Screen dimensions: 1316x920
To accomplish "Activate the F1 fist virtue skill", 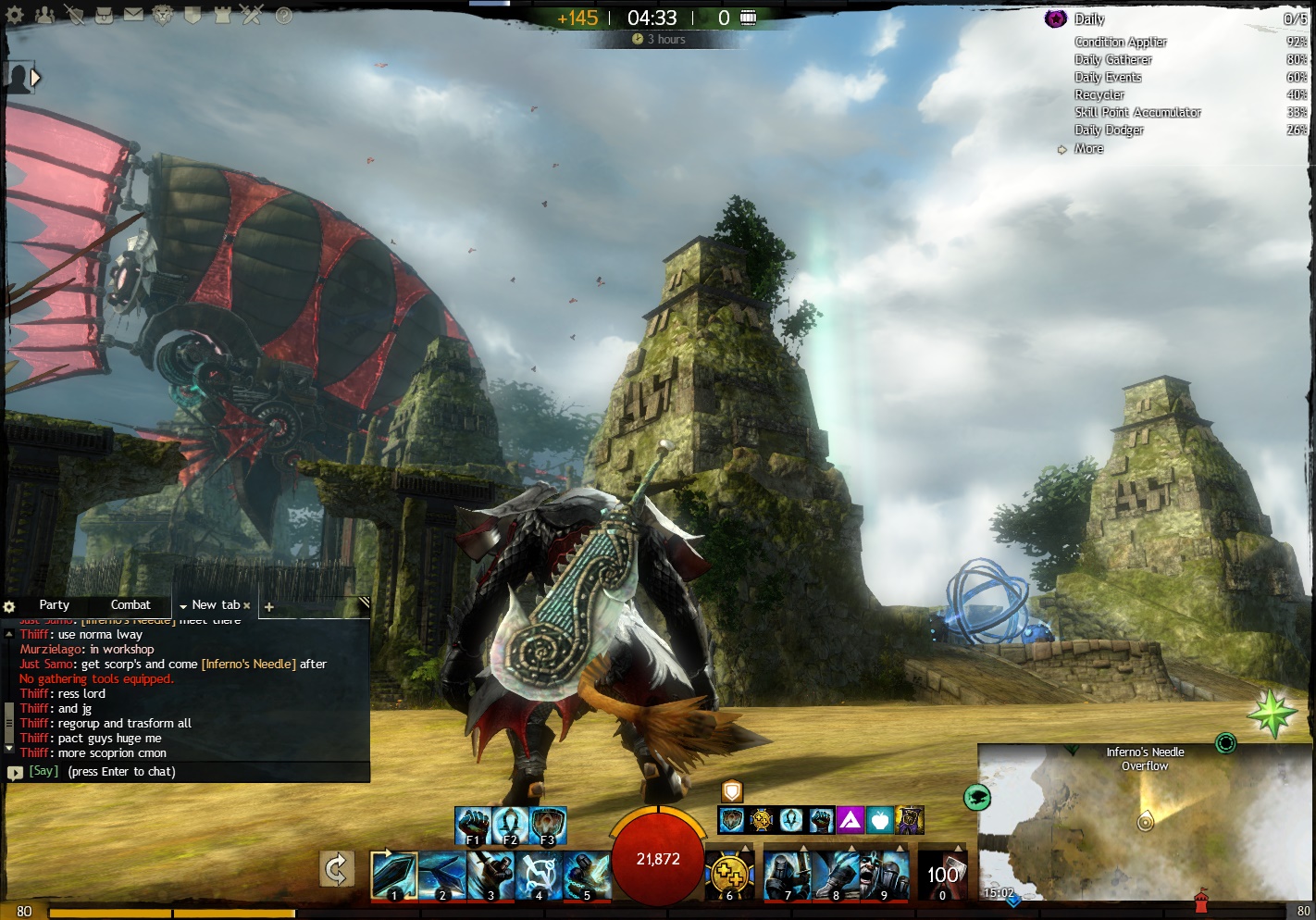I will coord(473,825).
